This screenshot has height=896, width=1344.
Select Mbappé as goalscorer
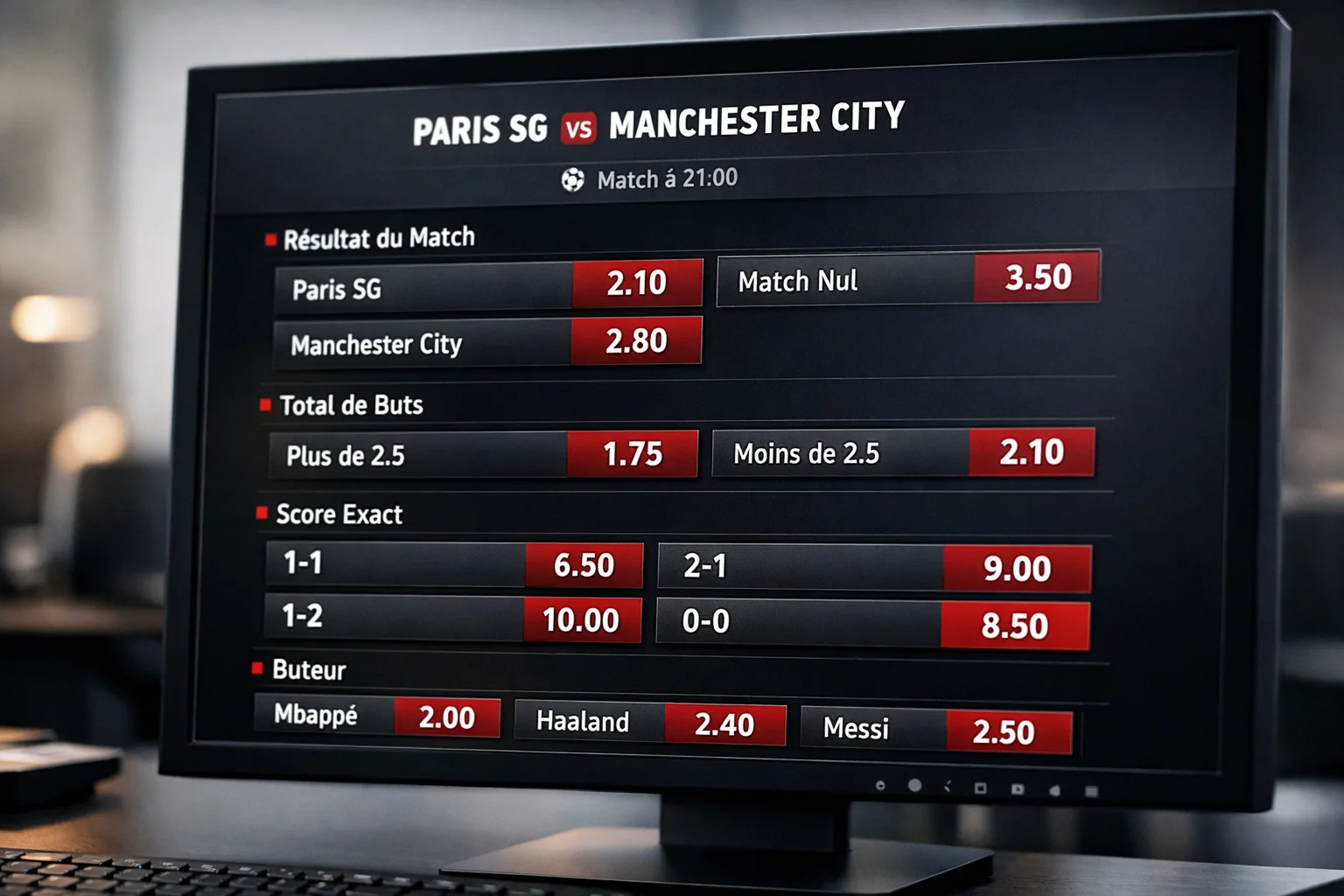[446, 717]
